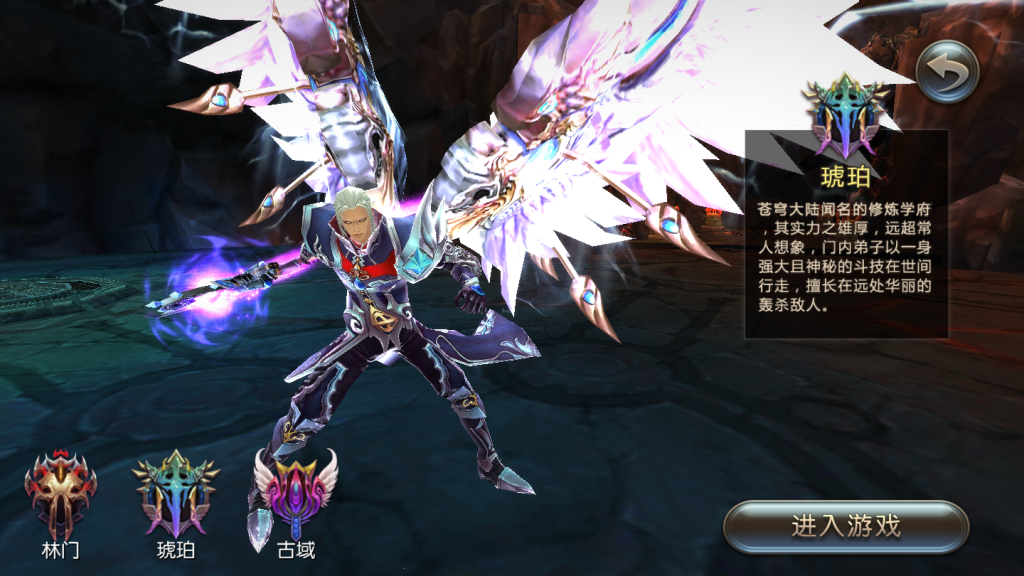The width and height of the screenshot is (1024, 576).
Task: Select the 林门 faction emblem
Action: pyautogui.click(x=61, y=496)
